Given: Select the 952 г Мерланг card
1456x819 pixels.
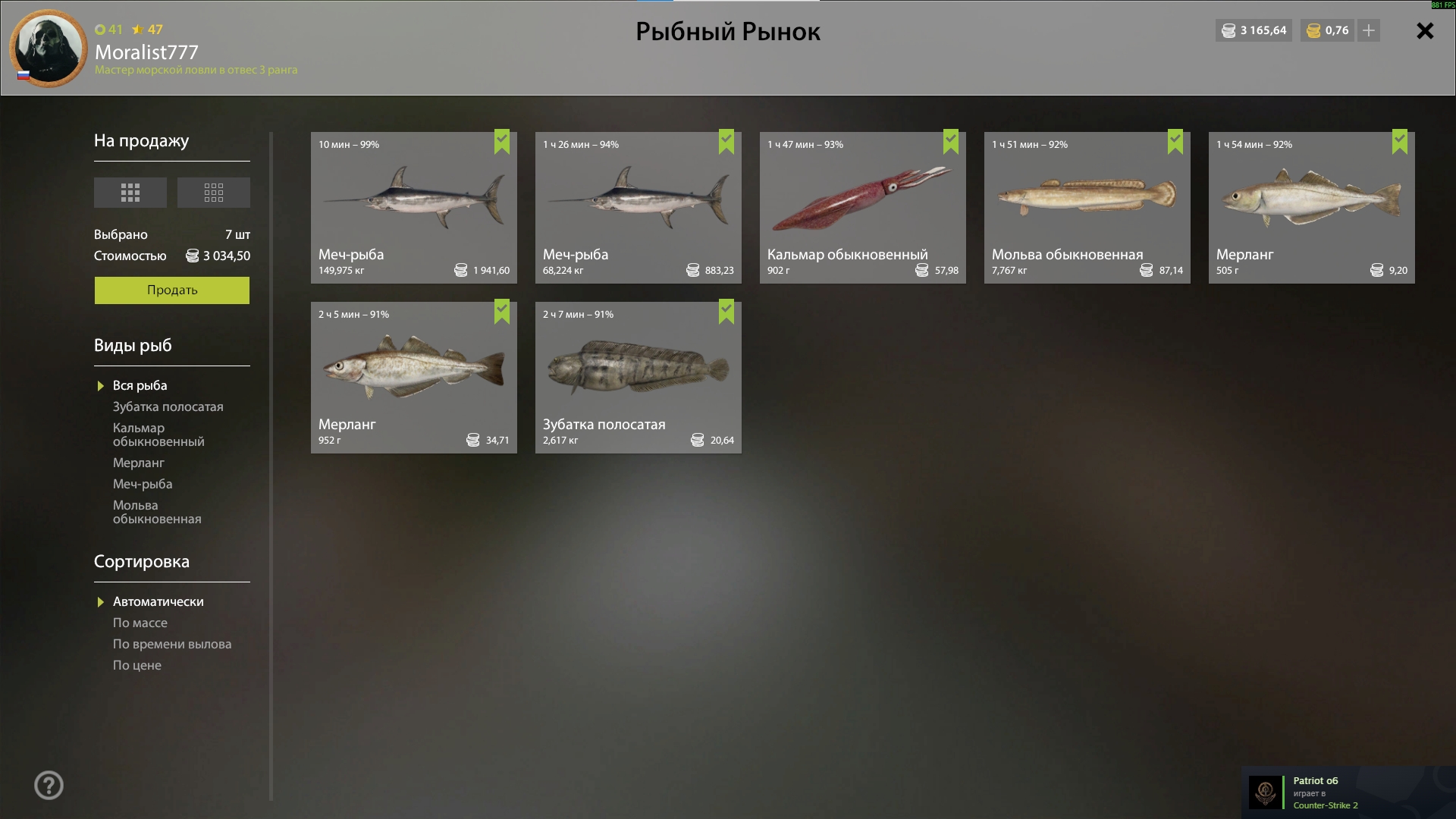Looking at the screenshot, I should (413, 378).
